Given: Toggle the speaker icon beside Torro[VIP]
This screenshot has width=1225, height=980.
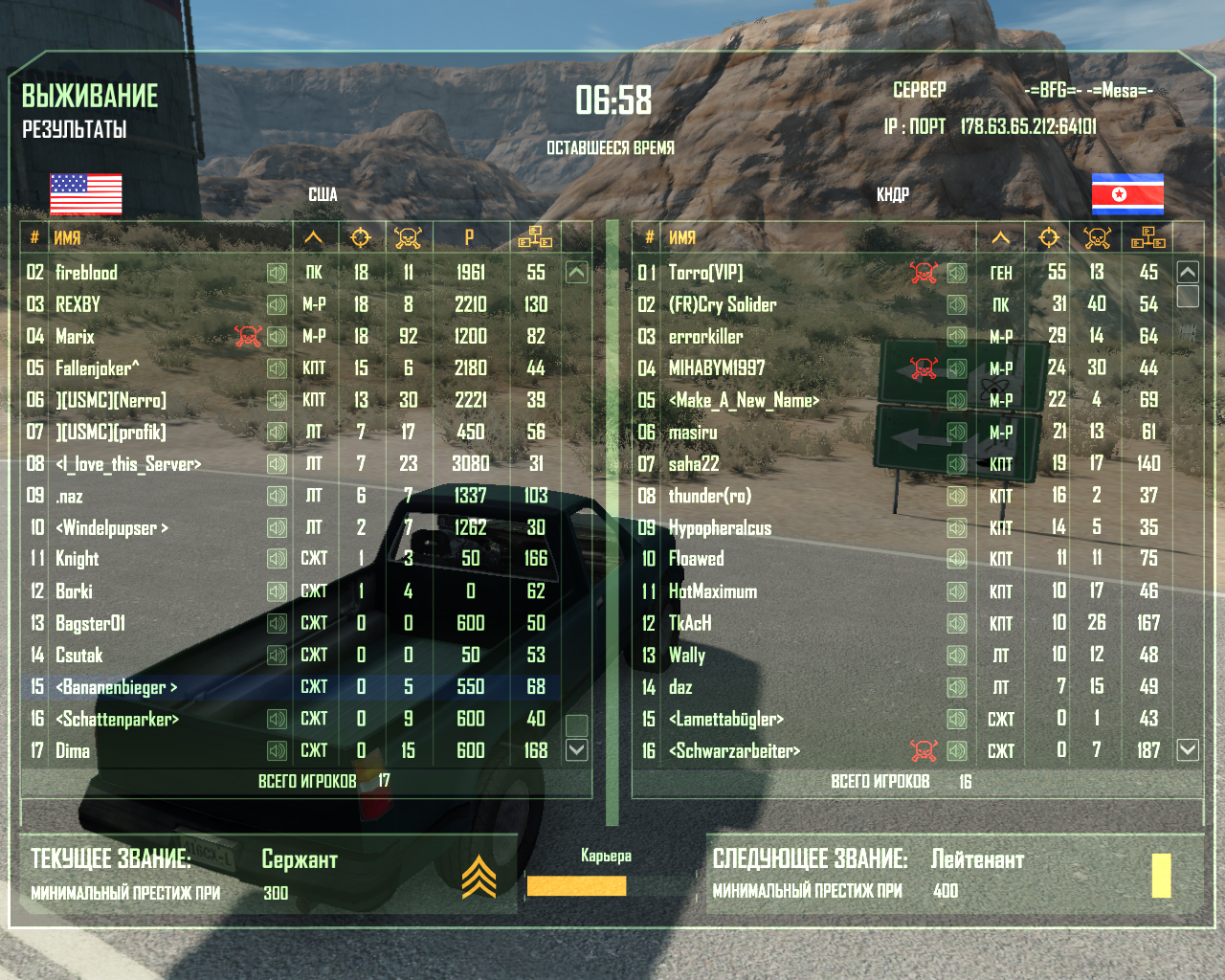Looking at the screenshot, I should tap(956, 274).
